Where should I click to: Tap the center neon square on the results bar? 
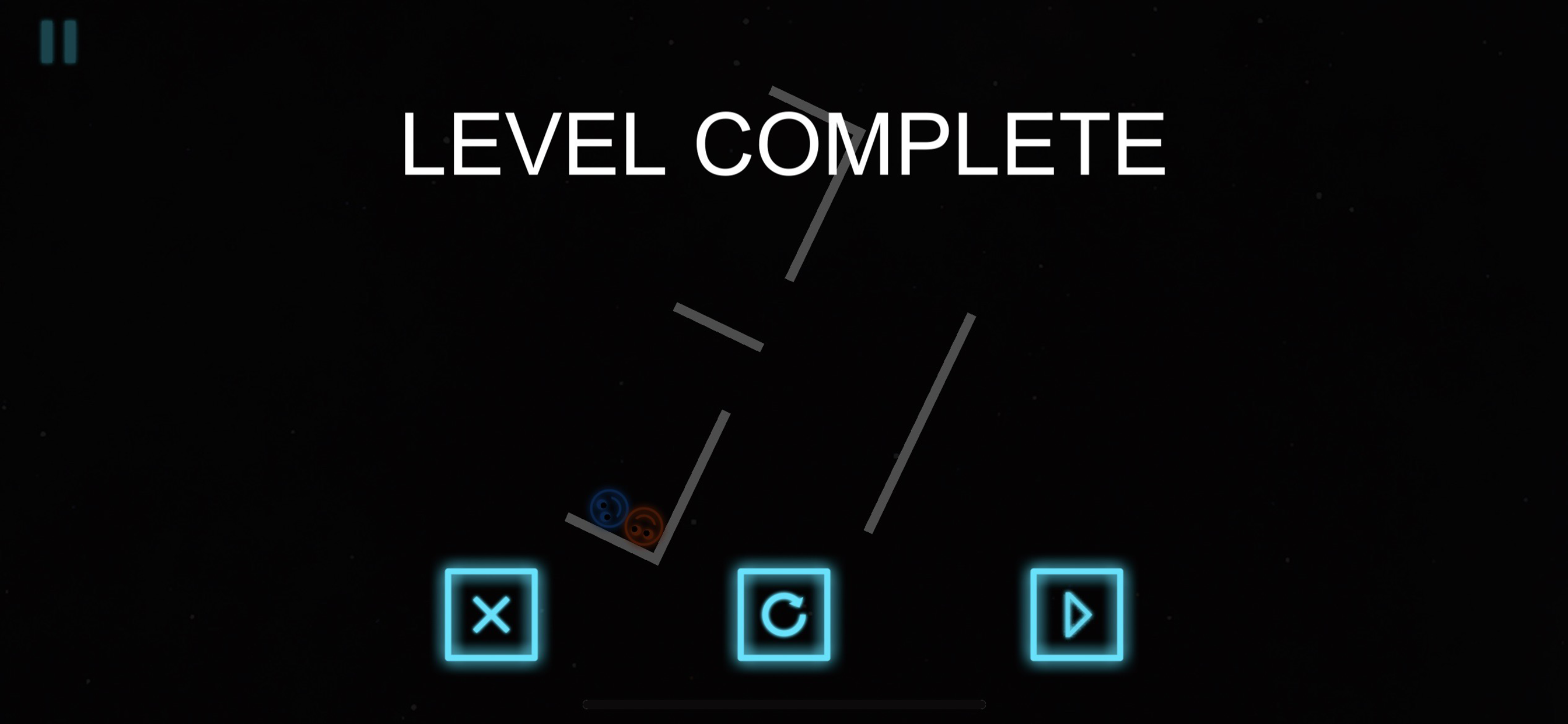[784, 614]
